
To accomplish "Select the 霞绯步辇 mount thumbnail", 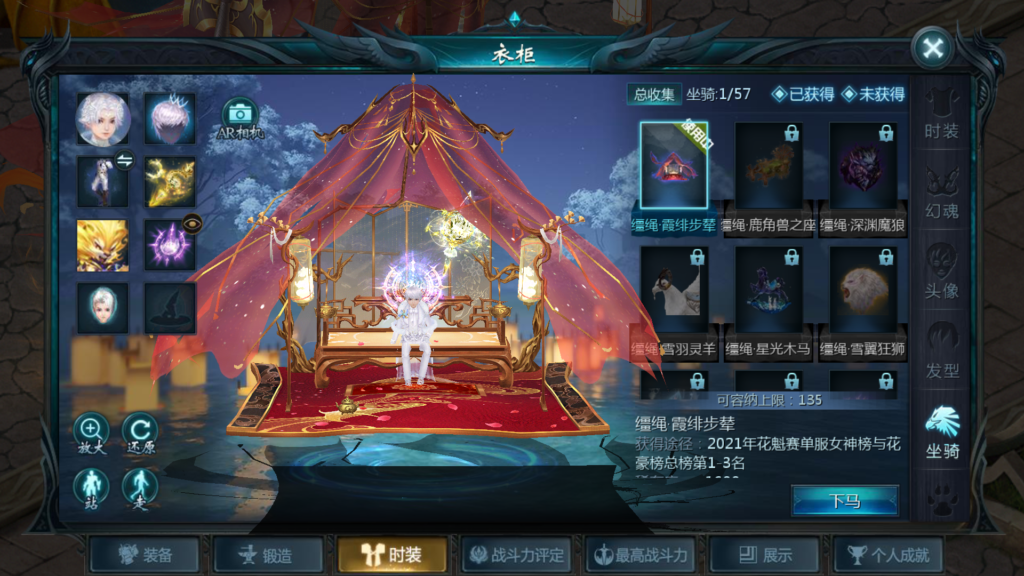I will pyautogui.click(x=674, y=166).
